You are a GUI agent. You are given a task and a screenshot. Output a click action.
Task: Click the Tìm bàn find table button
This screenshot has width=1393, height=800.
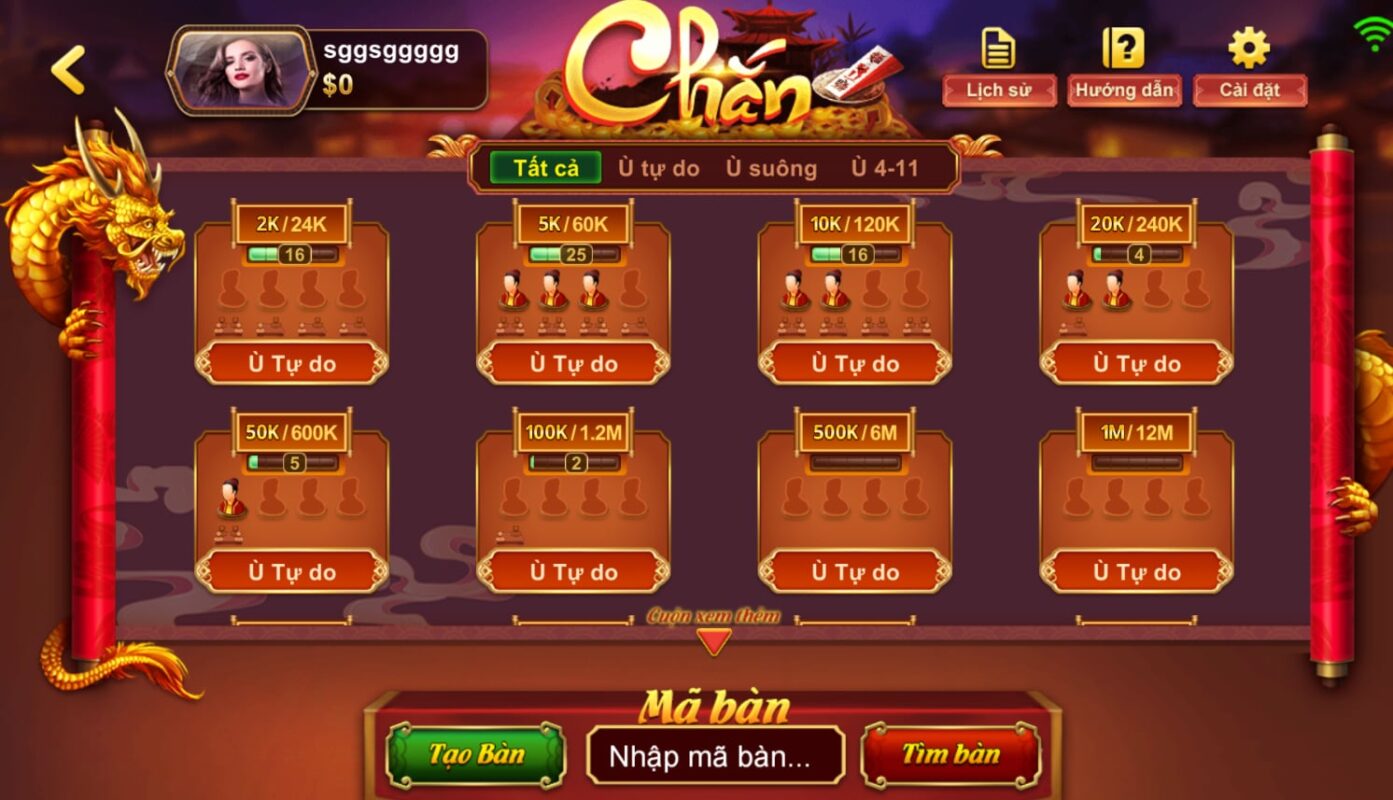click(x=951, y=754)
